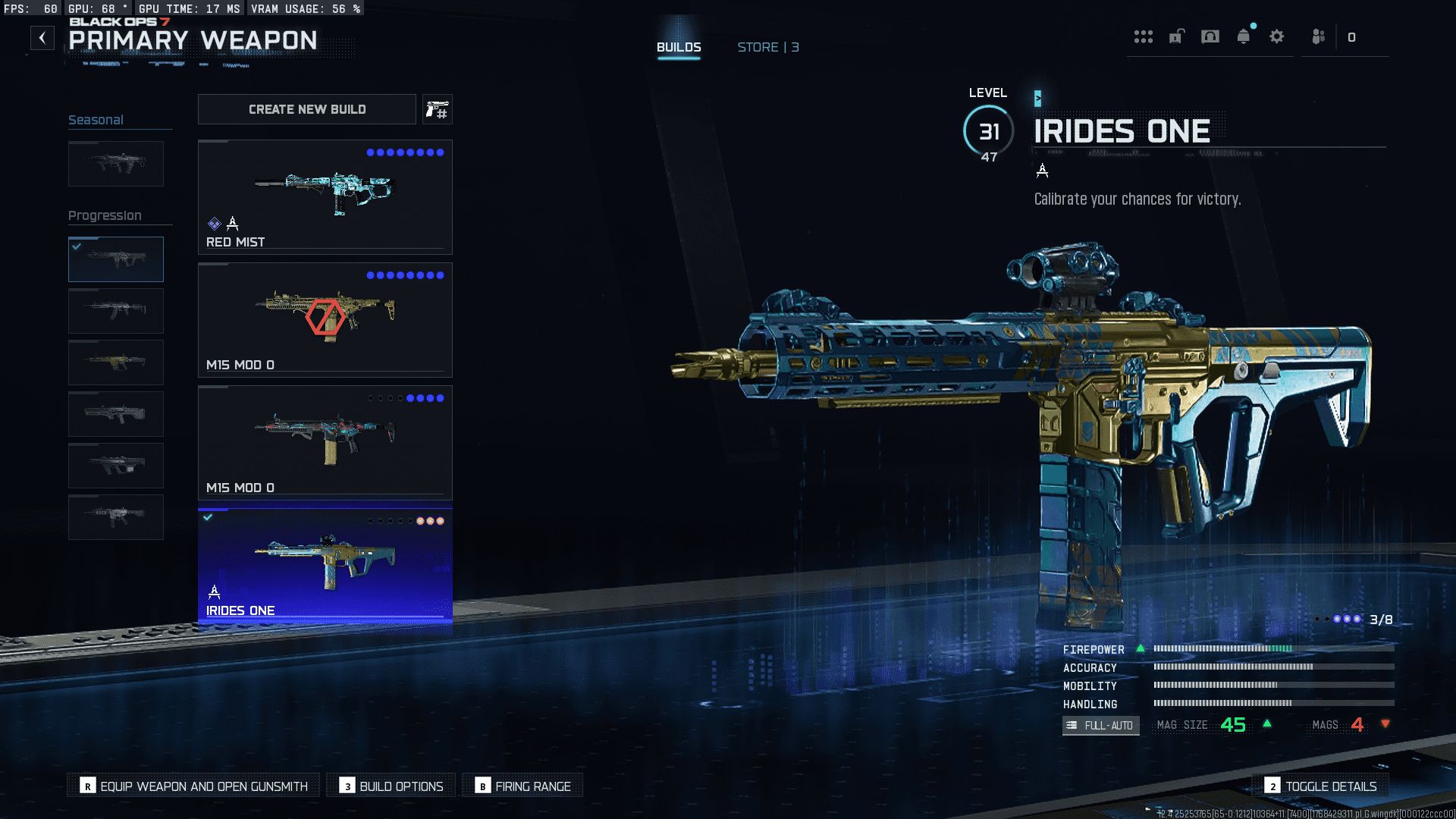Open the settings gear icon
Image resolution: width=1456 pixels, height=819 pixels.
click(x=1277, y=36)
